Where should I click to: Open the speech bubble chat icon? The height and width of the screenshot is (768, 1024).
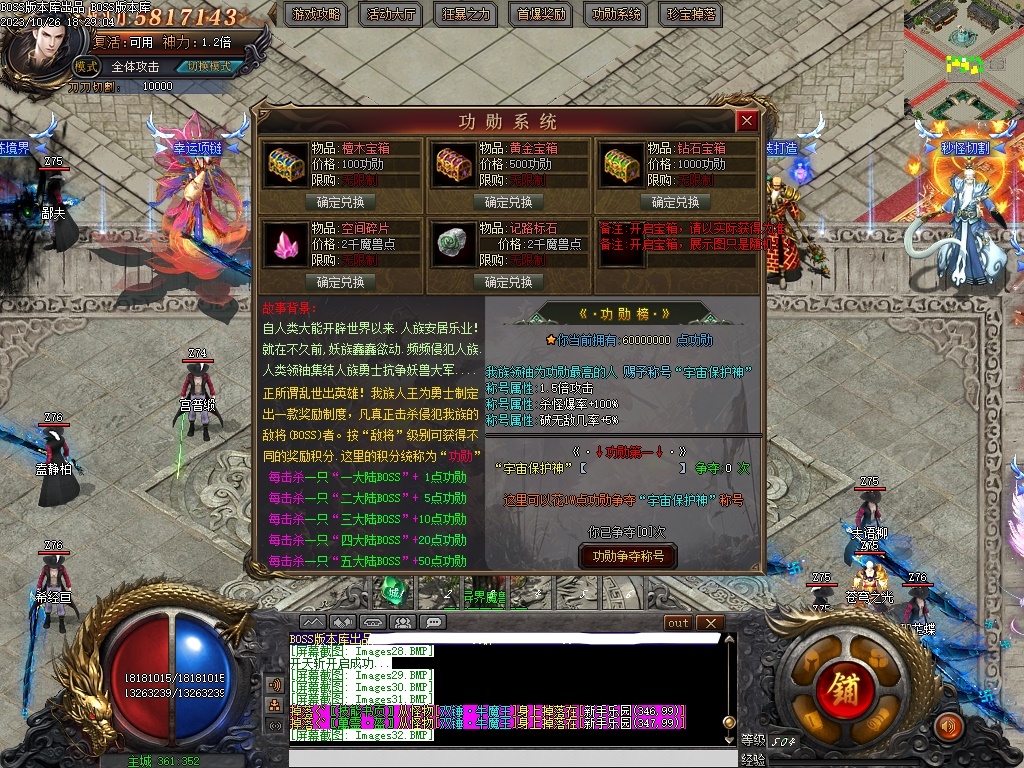coord(433,622)
